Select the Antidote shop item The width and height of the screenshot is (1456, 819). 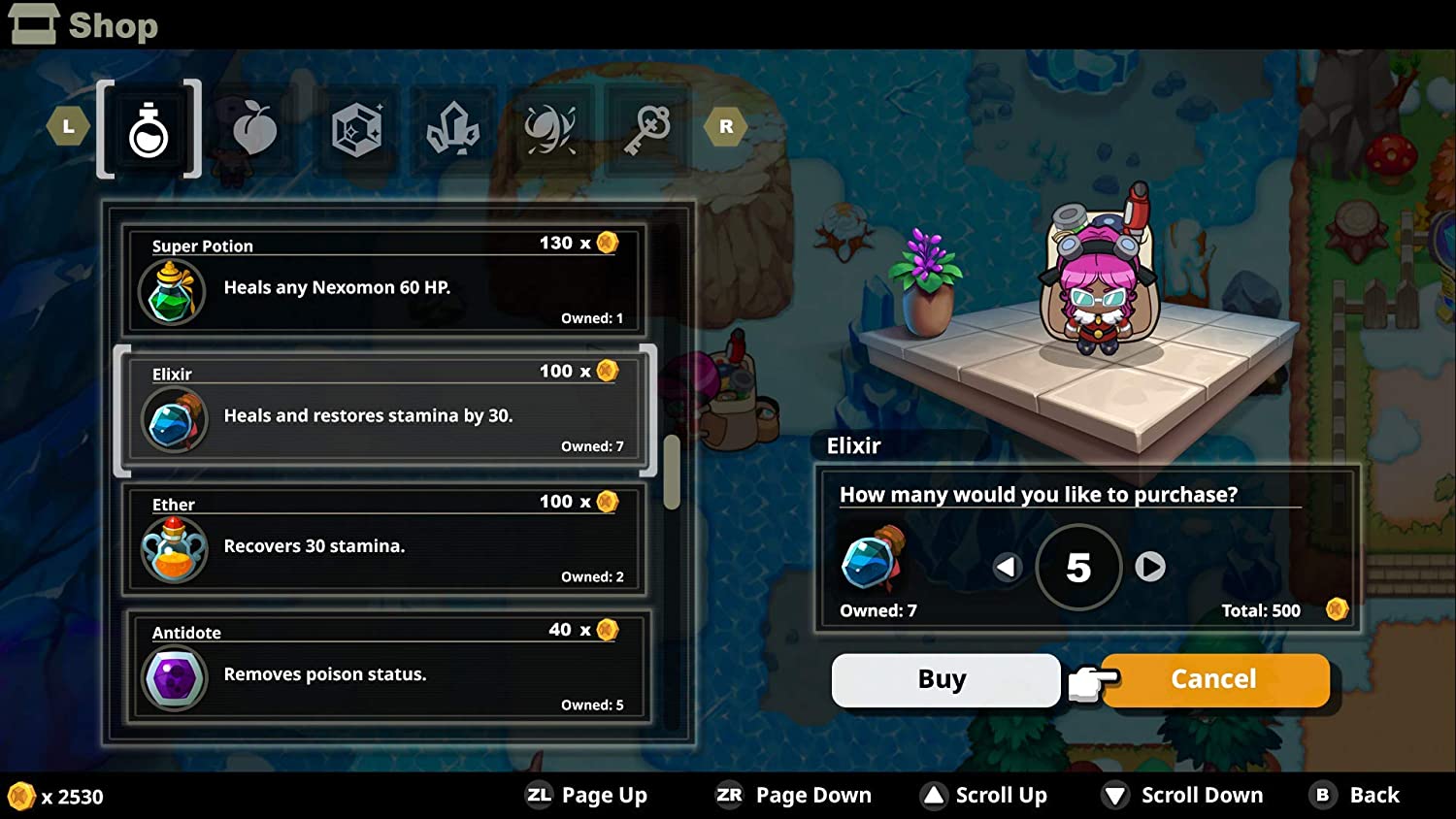coord(385,668)
